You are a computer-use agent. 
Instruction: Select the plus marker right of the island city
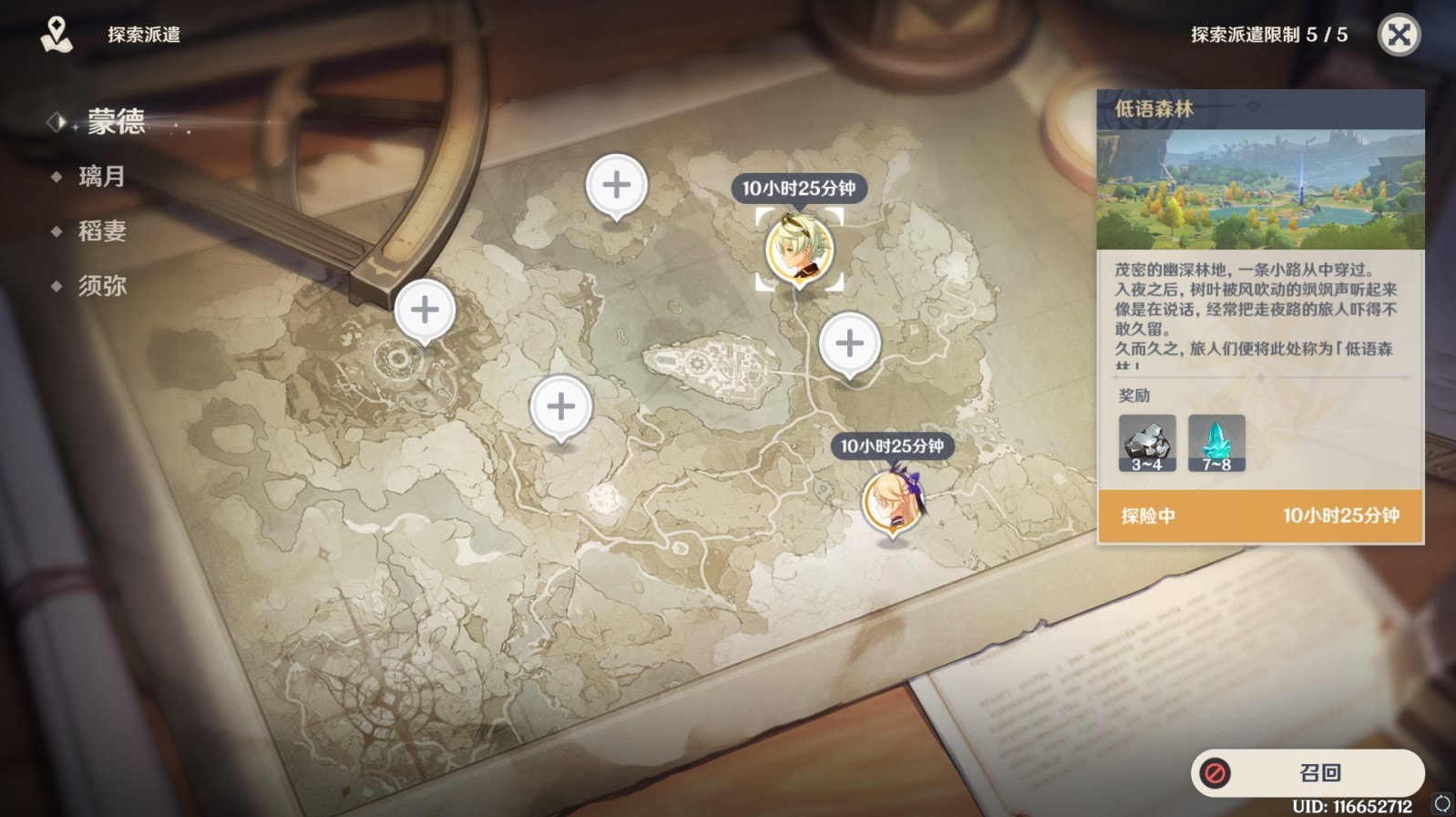pyautogui.click(x=849, y=343)
